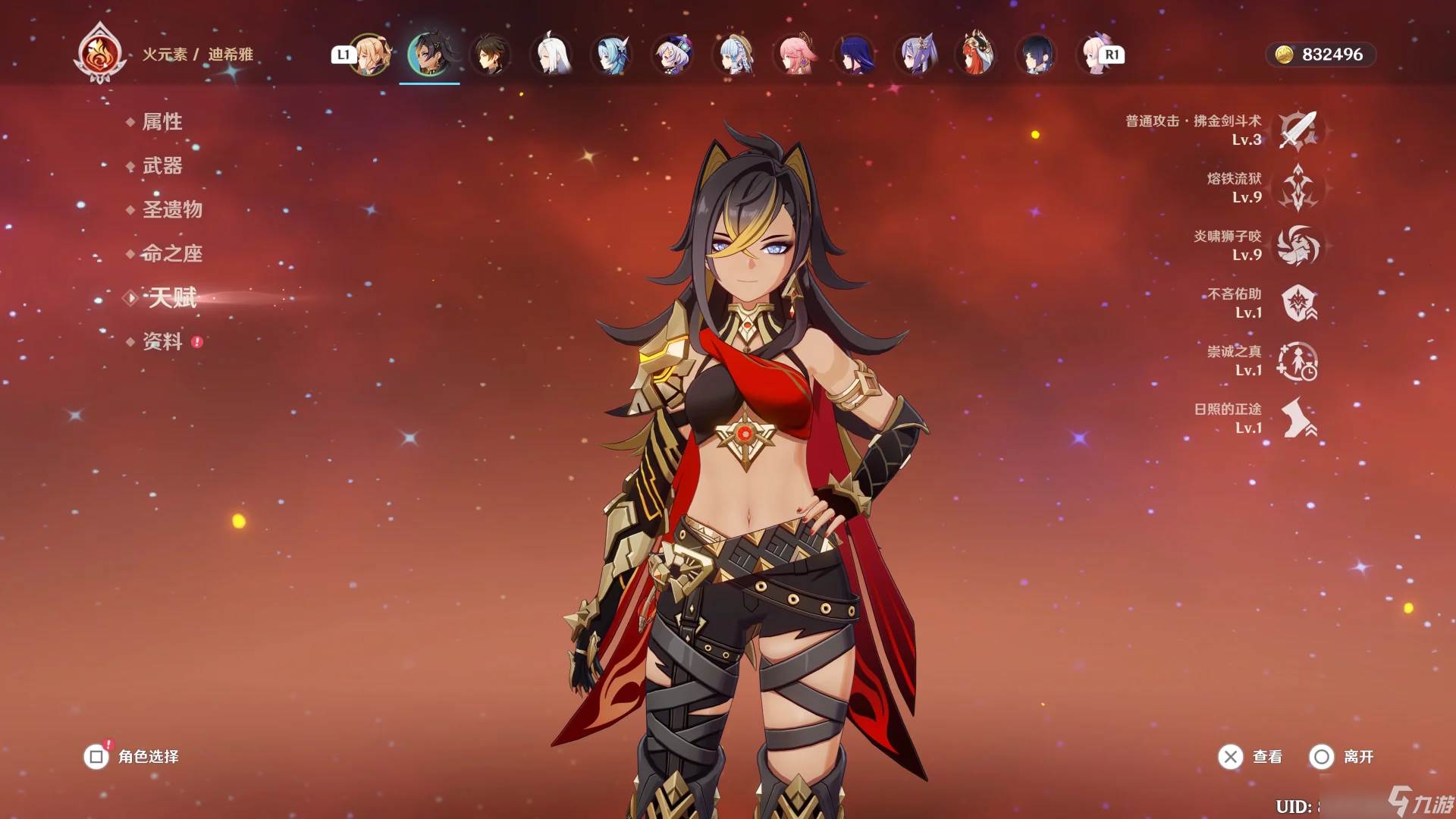Viewport: 1456px width, 819px height.
Task: Select the 圣遗物 artifacts entry
Action: (x=171, y=209)
